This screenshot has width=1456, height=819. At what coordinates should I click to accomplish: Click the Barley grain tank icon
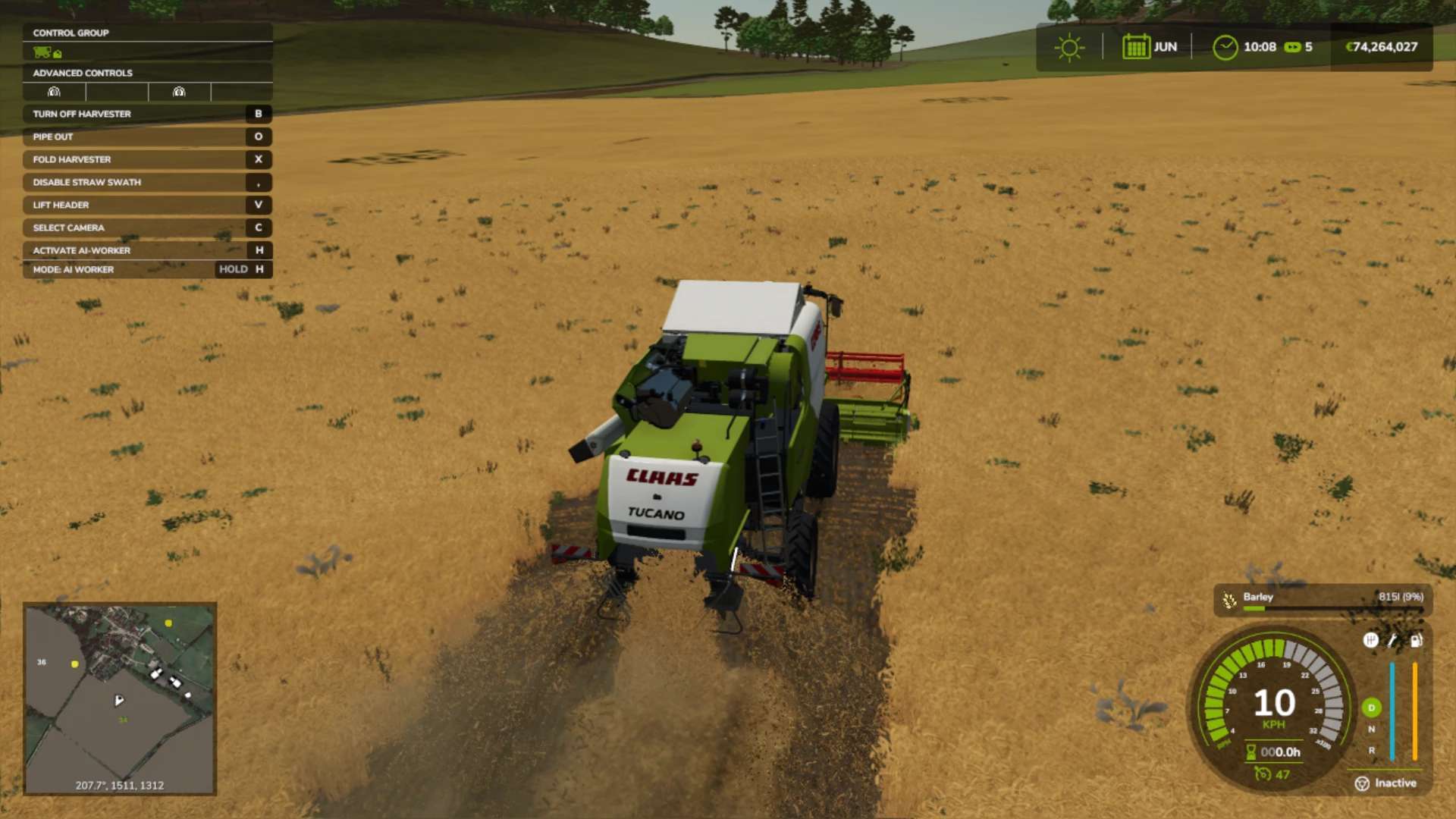tap(1229, 601)
